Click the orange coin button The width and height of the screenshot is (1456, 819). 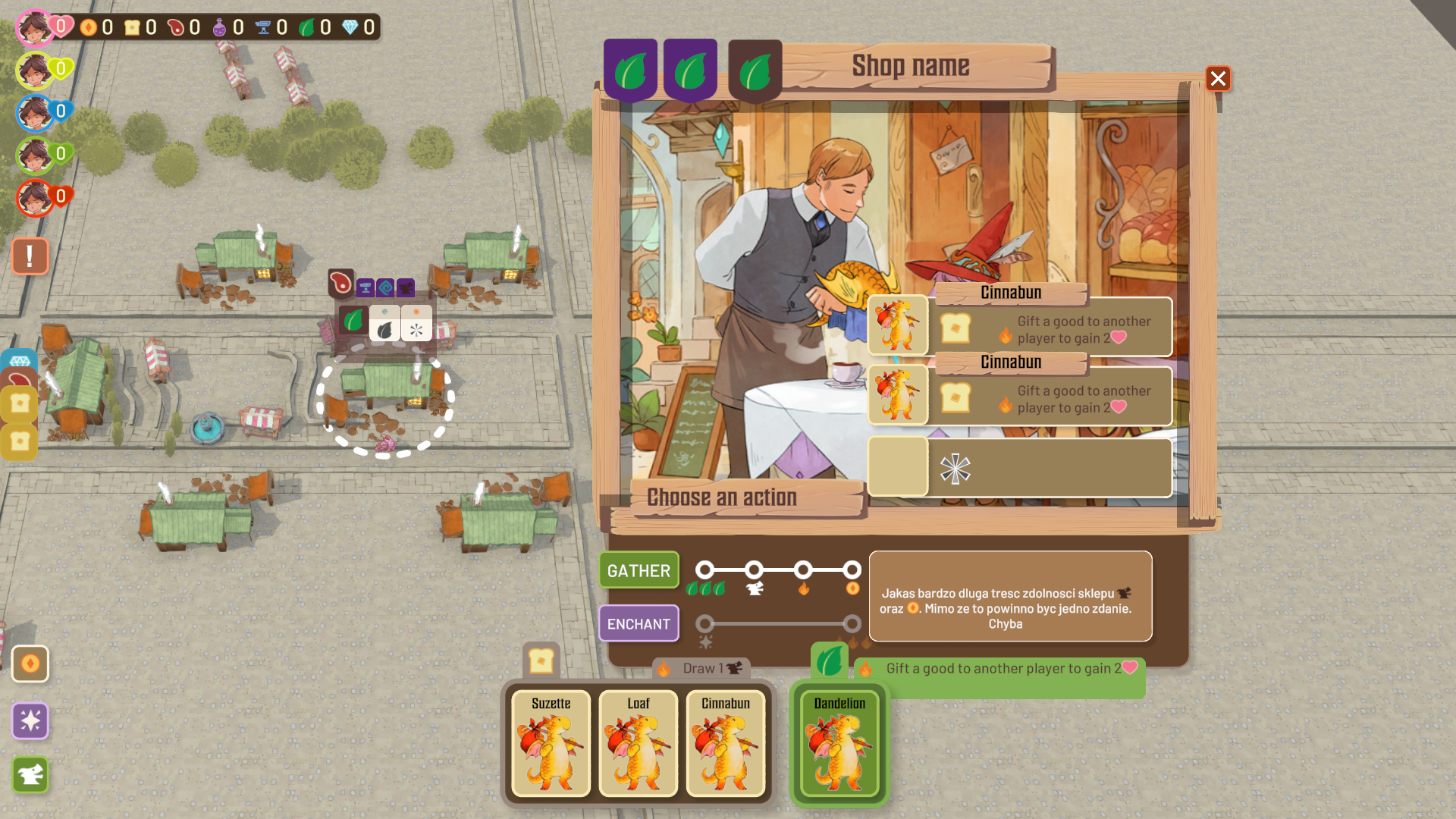30,664
